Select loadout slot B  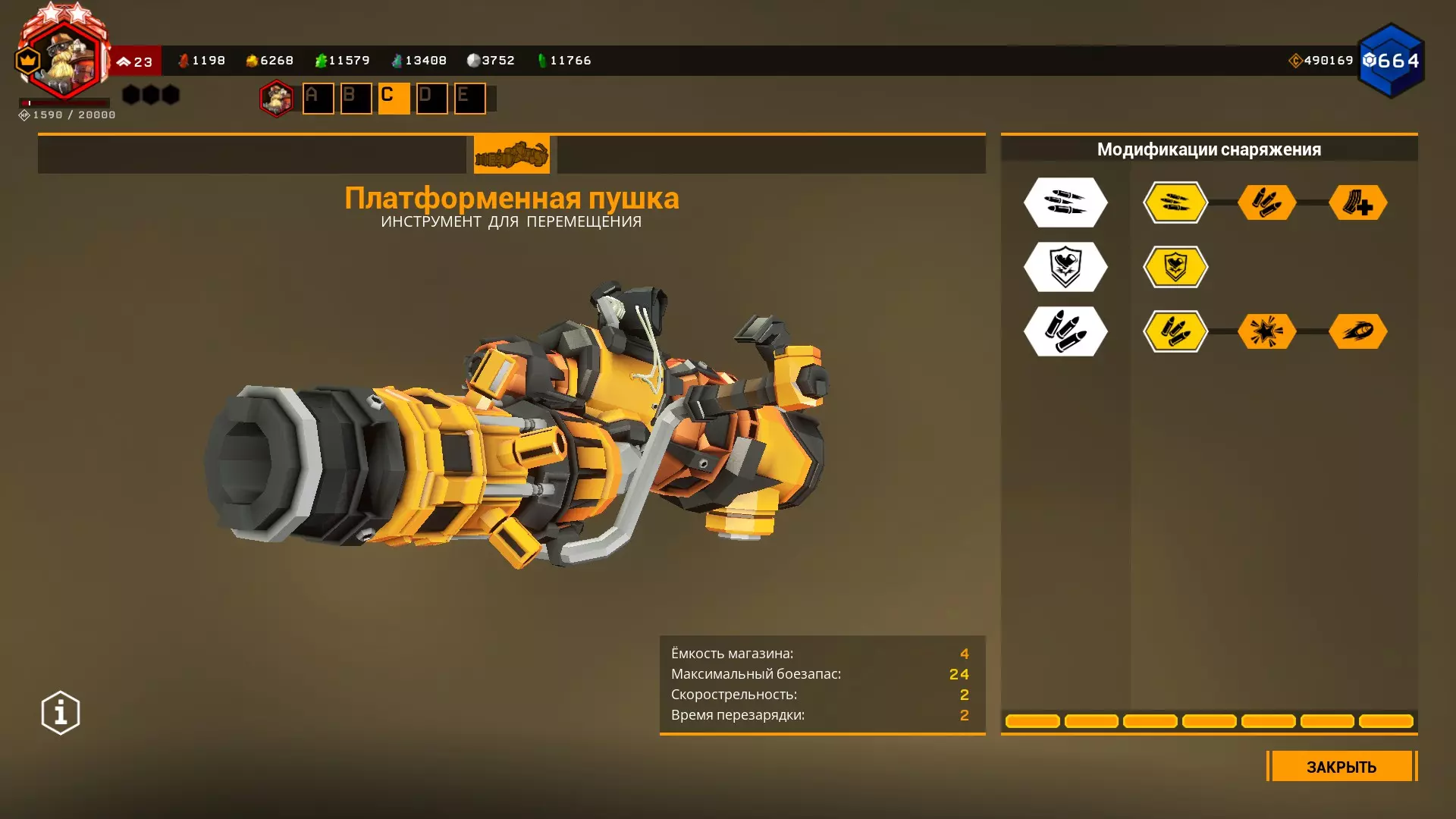coord(356,98)
